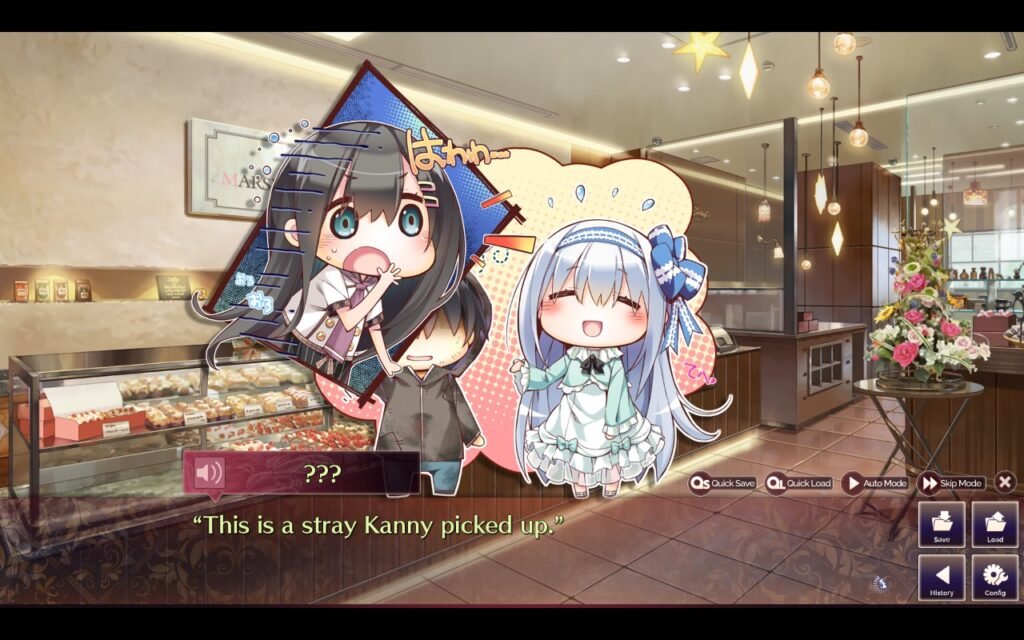Hide the dialogue window with X
Screen dimensions: 1024x640
coord(1005,482)
